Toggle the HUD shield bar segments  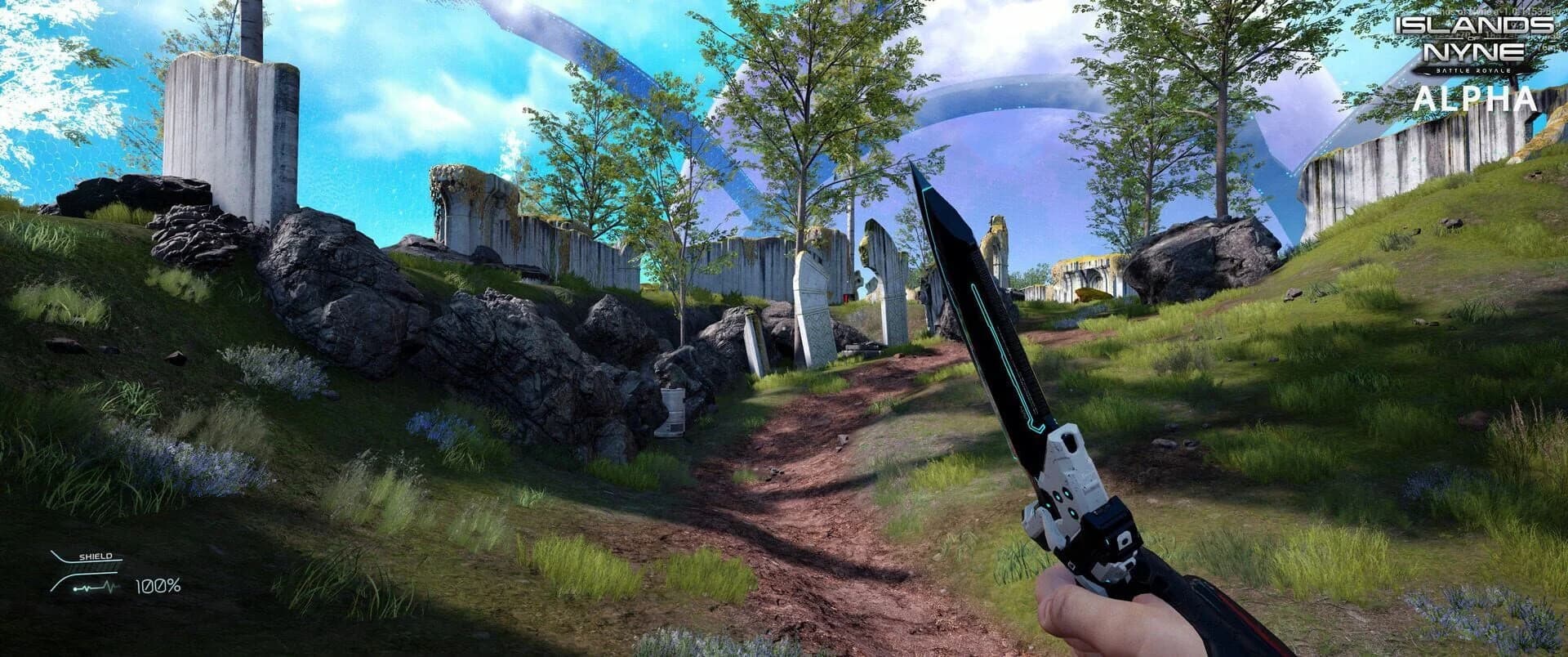click(x=90, y=567)
